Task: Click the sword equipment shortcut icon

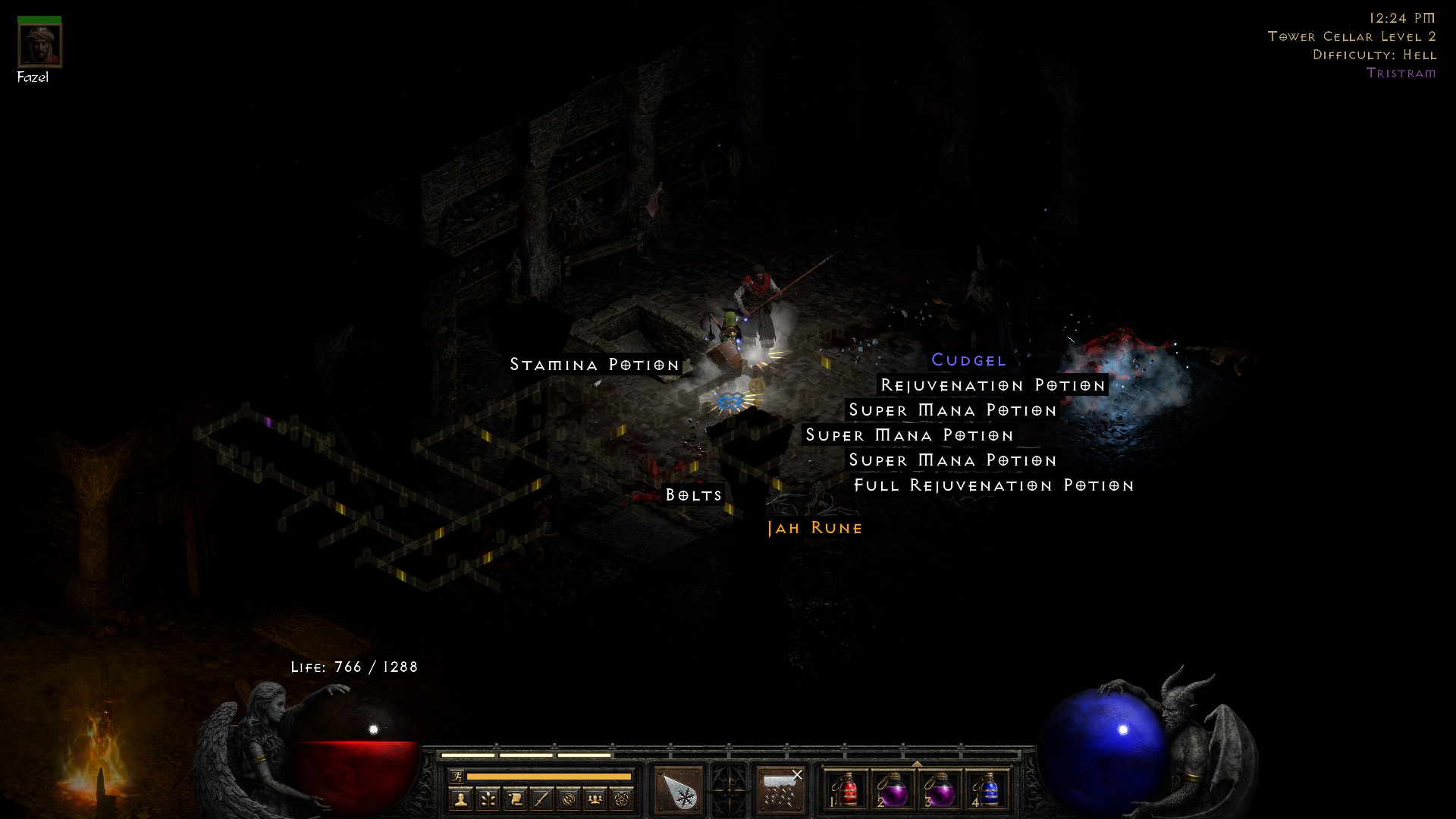Action: tap(541, 798)
